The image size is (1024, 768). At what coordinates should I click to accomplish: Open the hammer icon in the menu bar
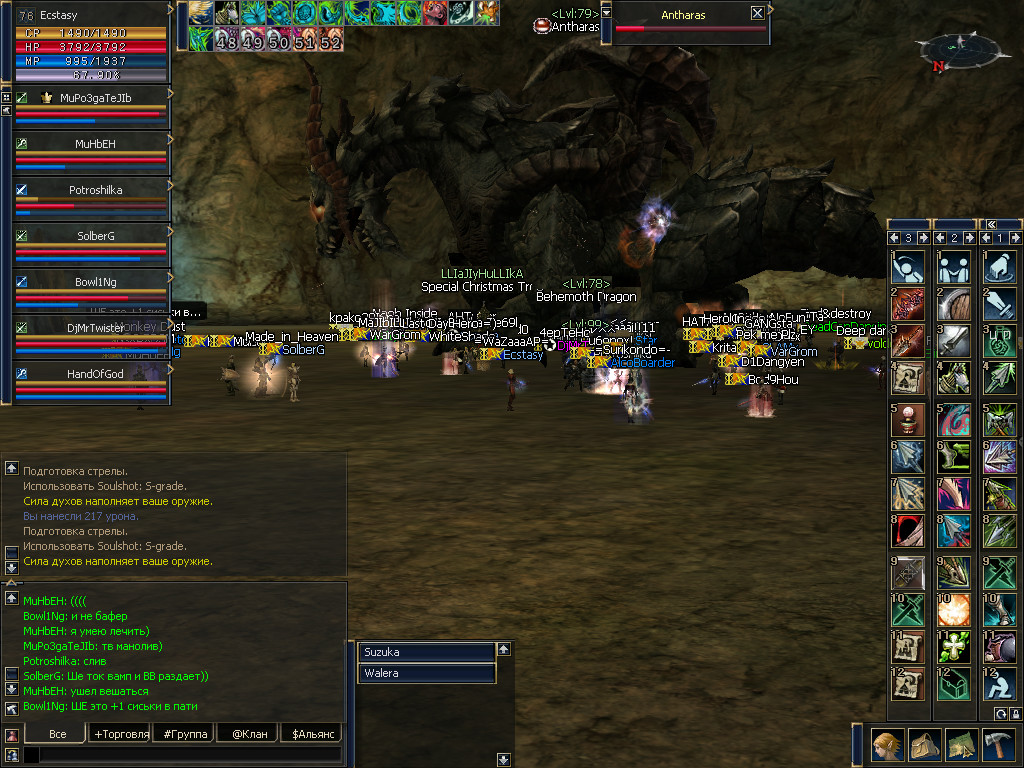[x=998, y=745]
